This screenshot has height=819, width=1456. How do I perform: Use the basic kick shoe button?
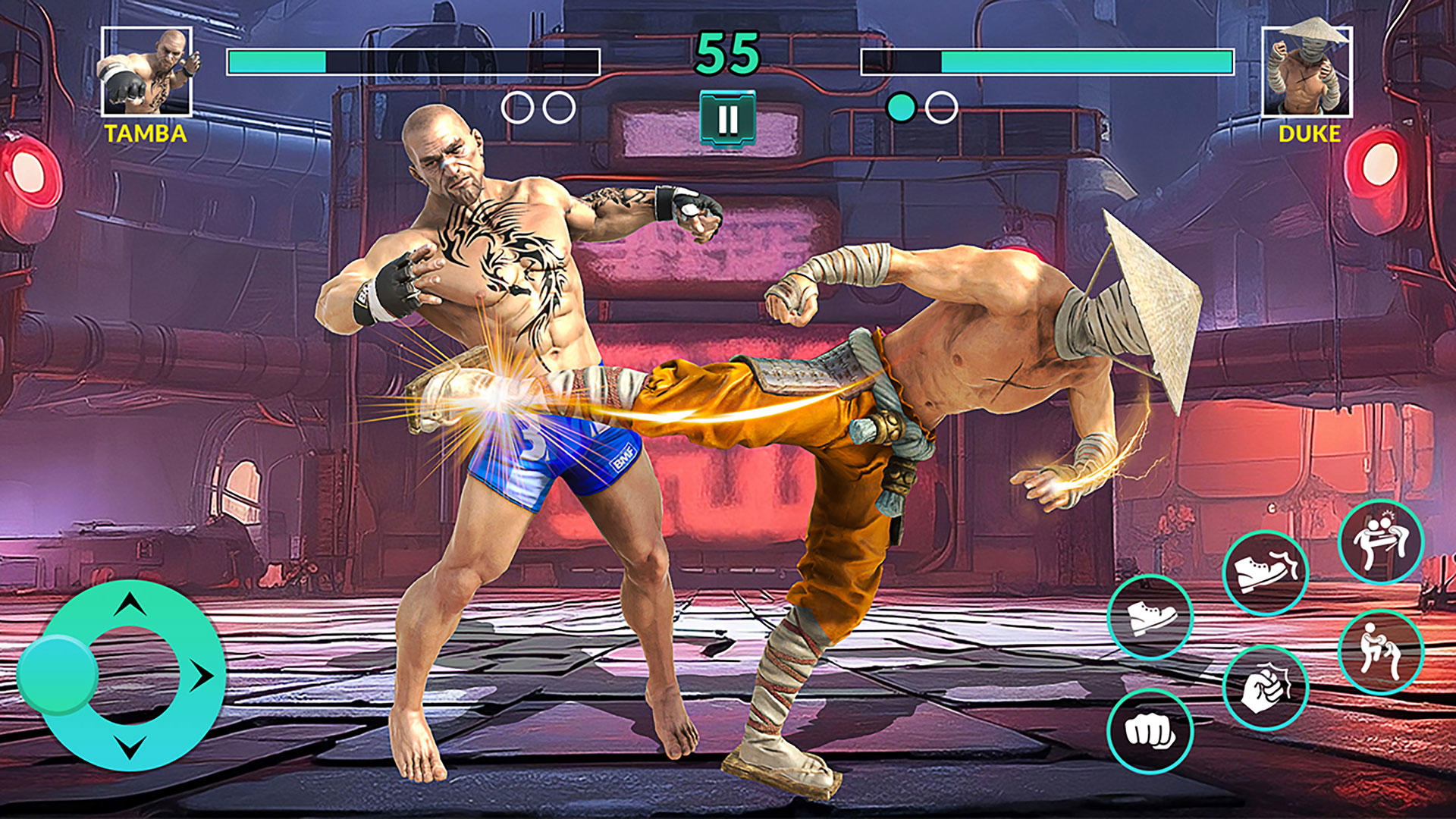[1150, 617]
